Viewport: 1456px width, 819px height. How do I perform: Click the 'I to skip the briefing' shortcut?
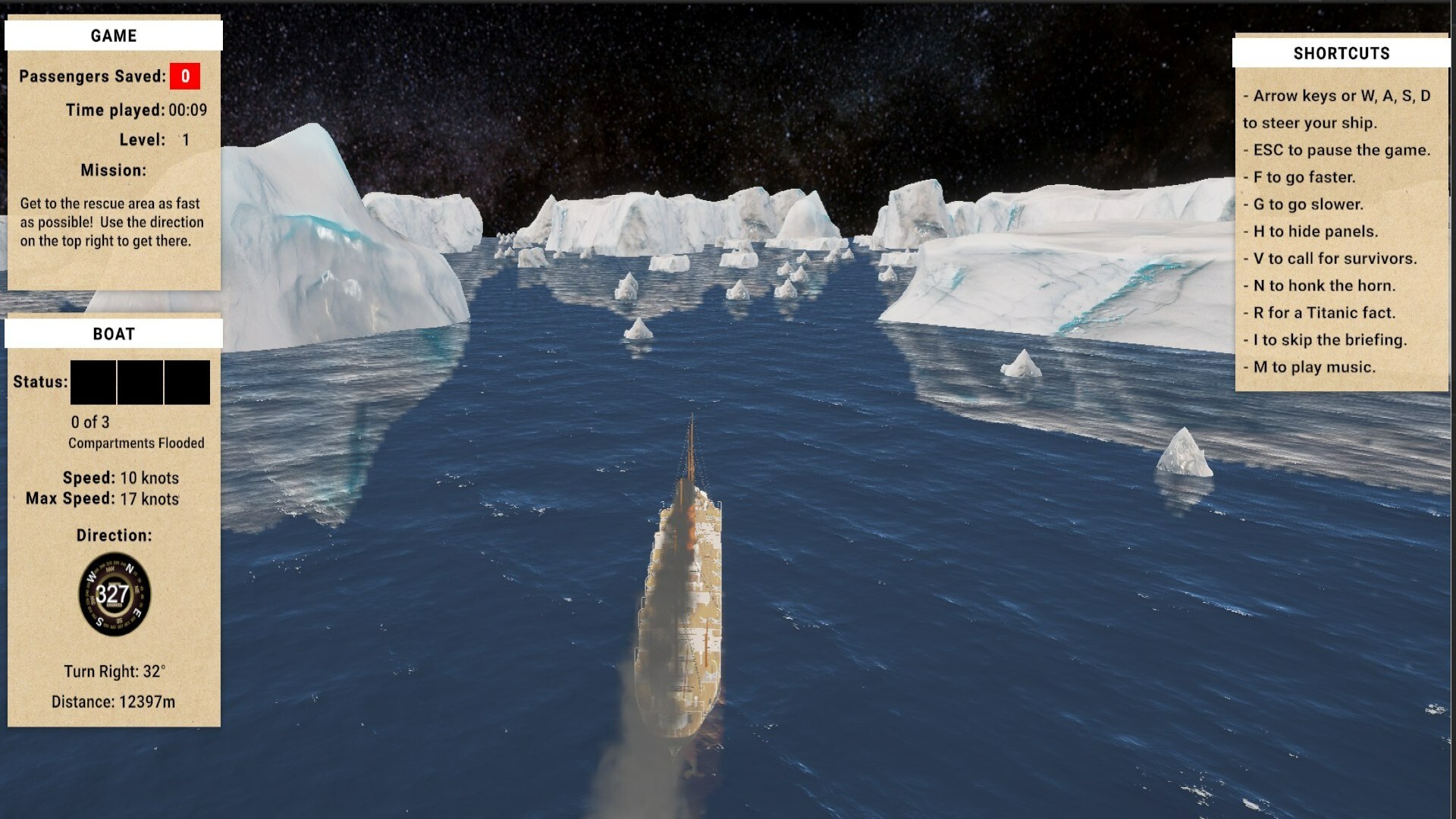[x=1326, y=340]
